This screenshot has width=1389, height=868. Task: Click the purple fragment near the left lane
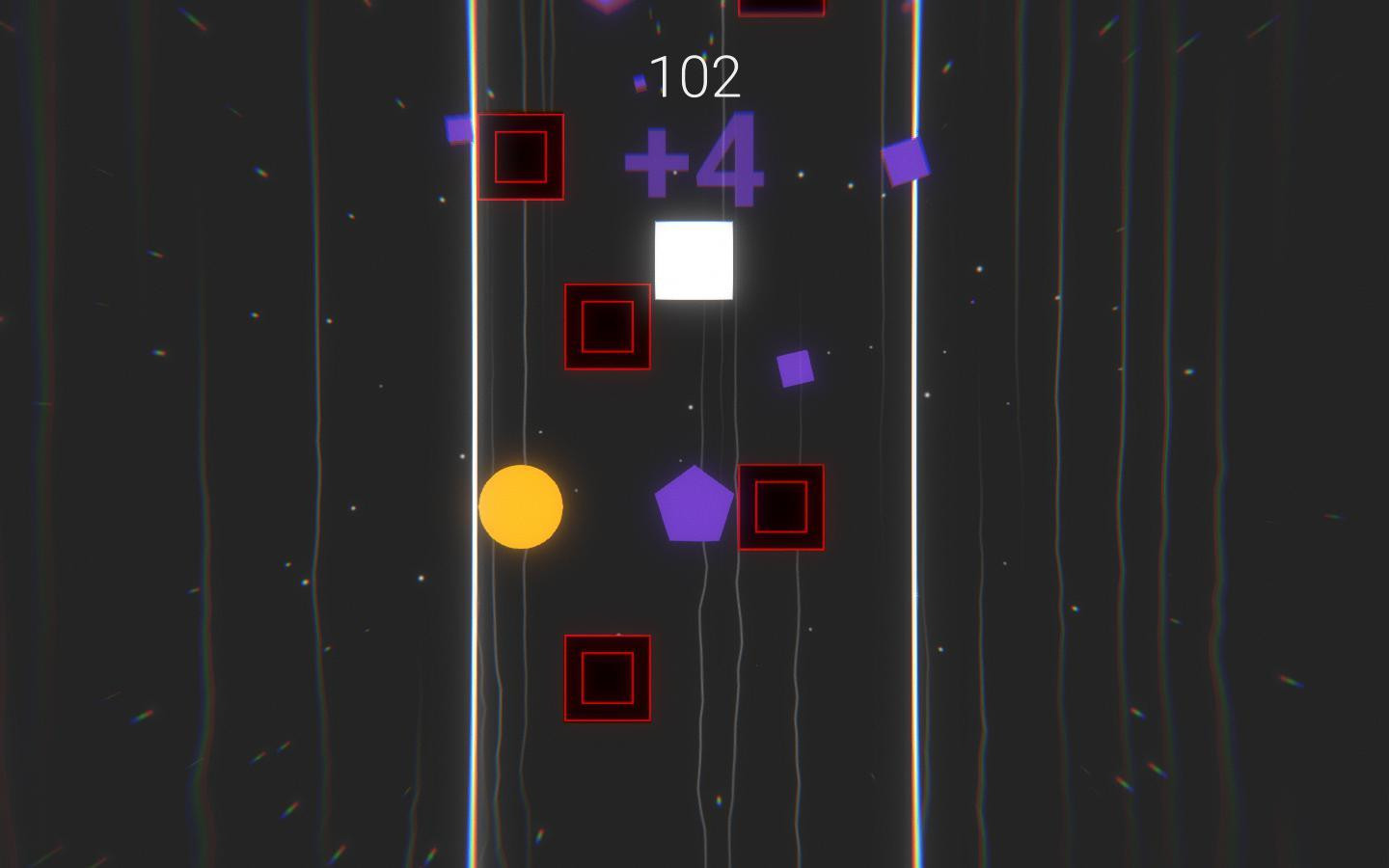tap(457, 132)
